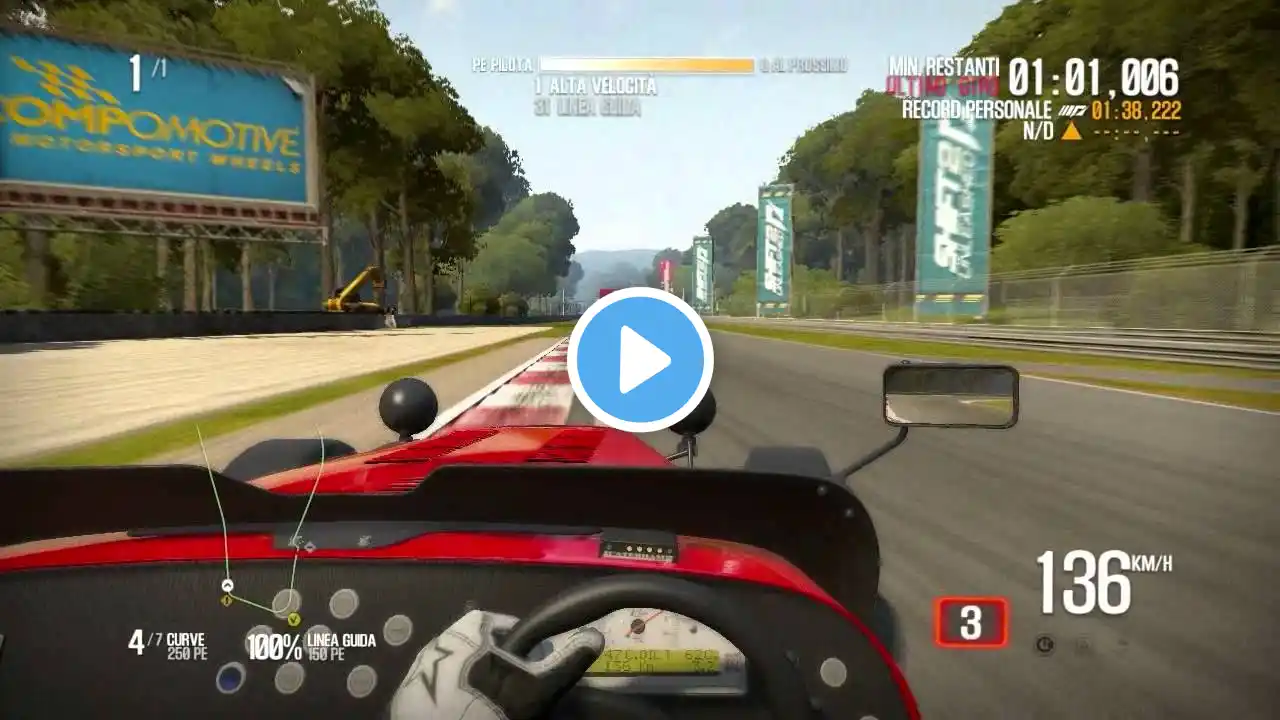Click the power symbol icon below the speedometer
This screenshot has width=1280, height=720.
[x=1045, y=645]
